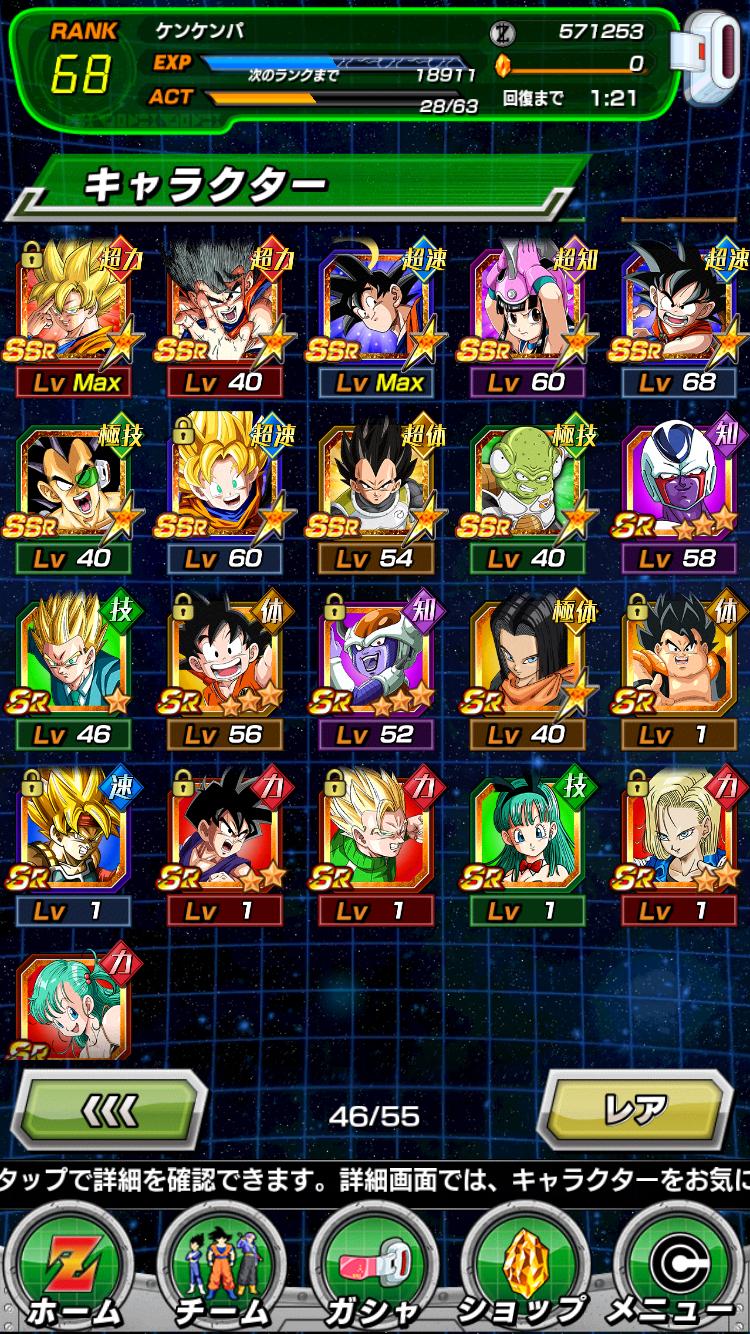The image size is (750, 1334).
Task: Visit the ショップ shop
Action: tap(527, 1270)
